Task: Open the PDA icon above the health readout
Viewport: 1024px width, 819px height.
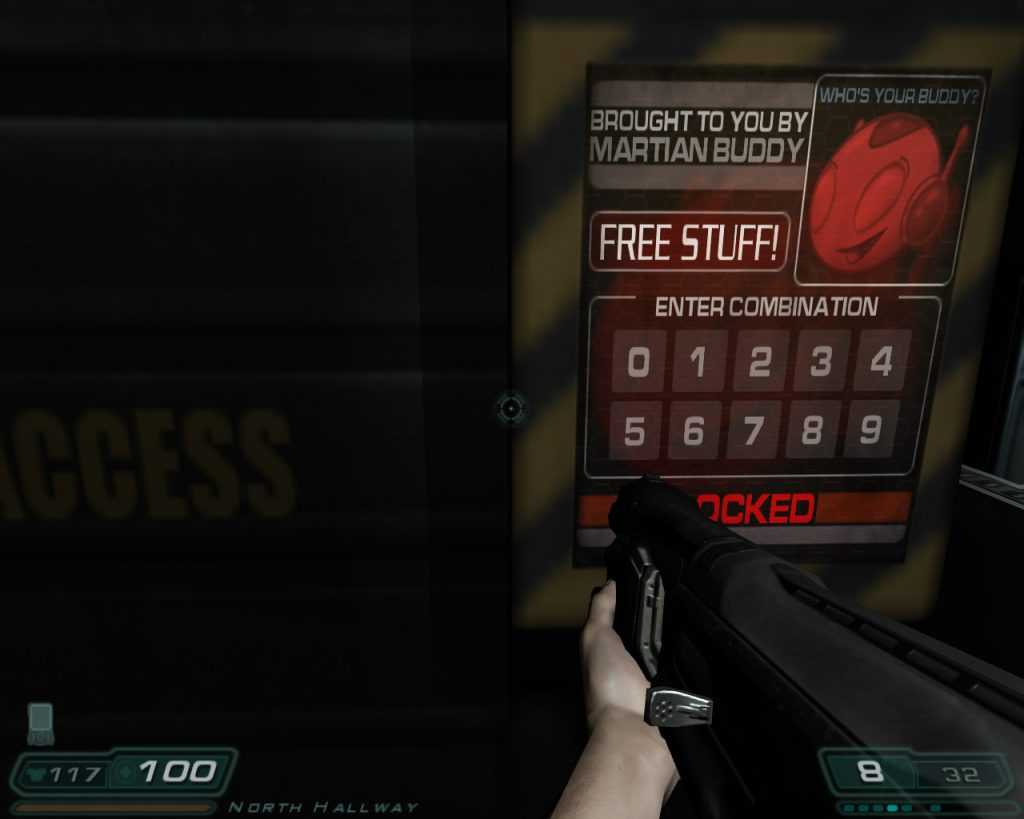Action: click(x=40, y=723)
